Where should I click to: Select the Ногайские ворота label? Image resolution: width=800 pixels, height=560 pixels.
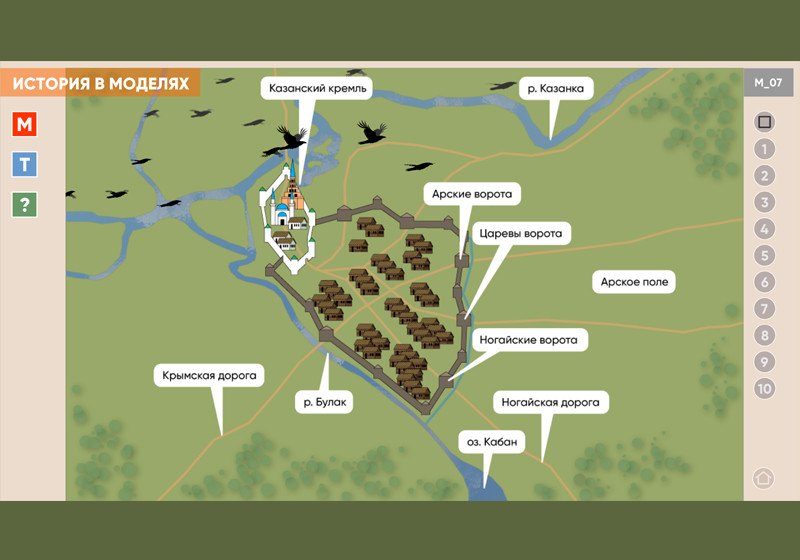pyautogui.click(x=529, y=340)
